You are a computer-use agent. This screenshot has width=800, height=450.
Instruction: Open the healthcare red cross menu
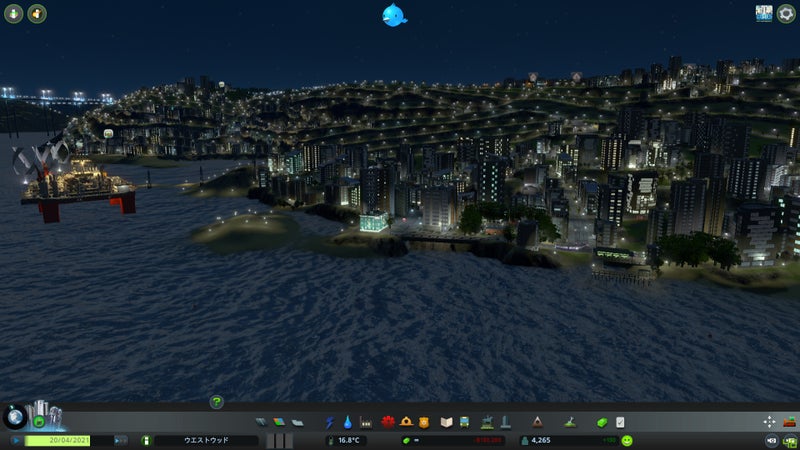388,422
